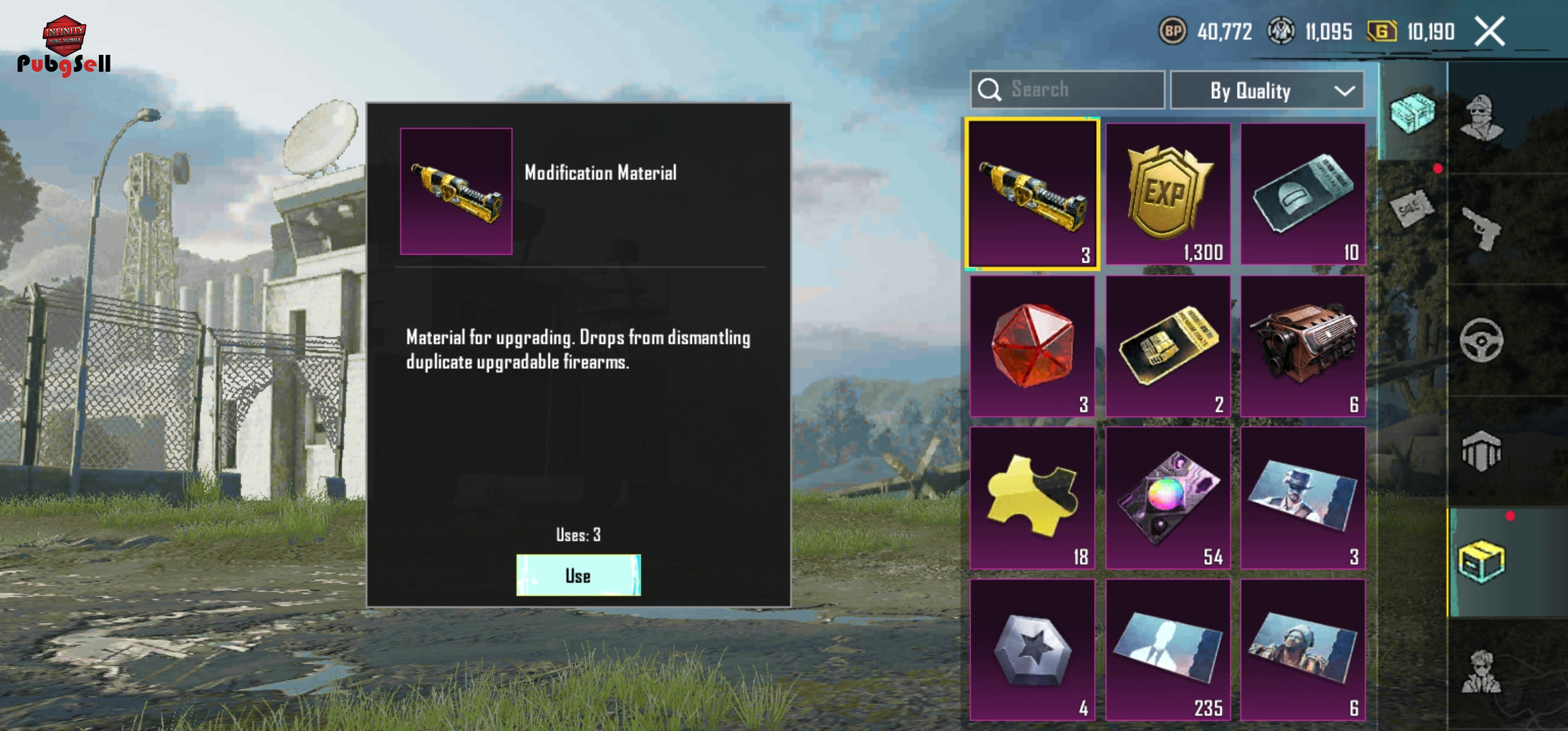
Task: Open the sale tag tab
Action: [x=1412, y=209]
